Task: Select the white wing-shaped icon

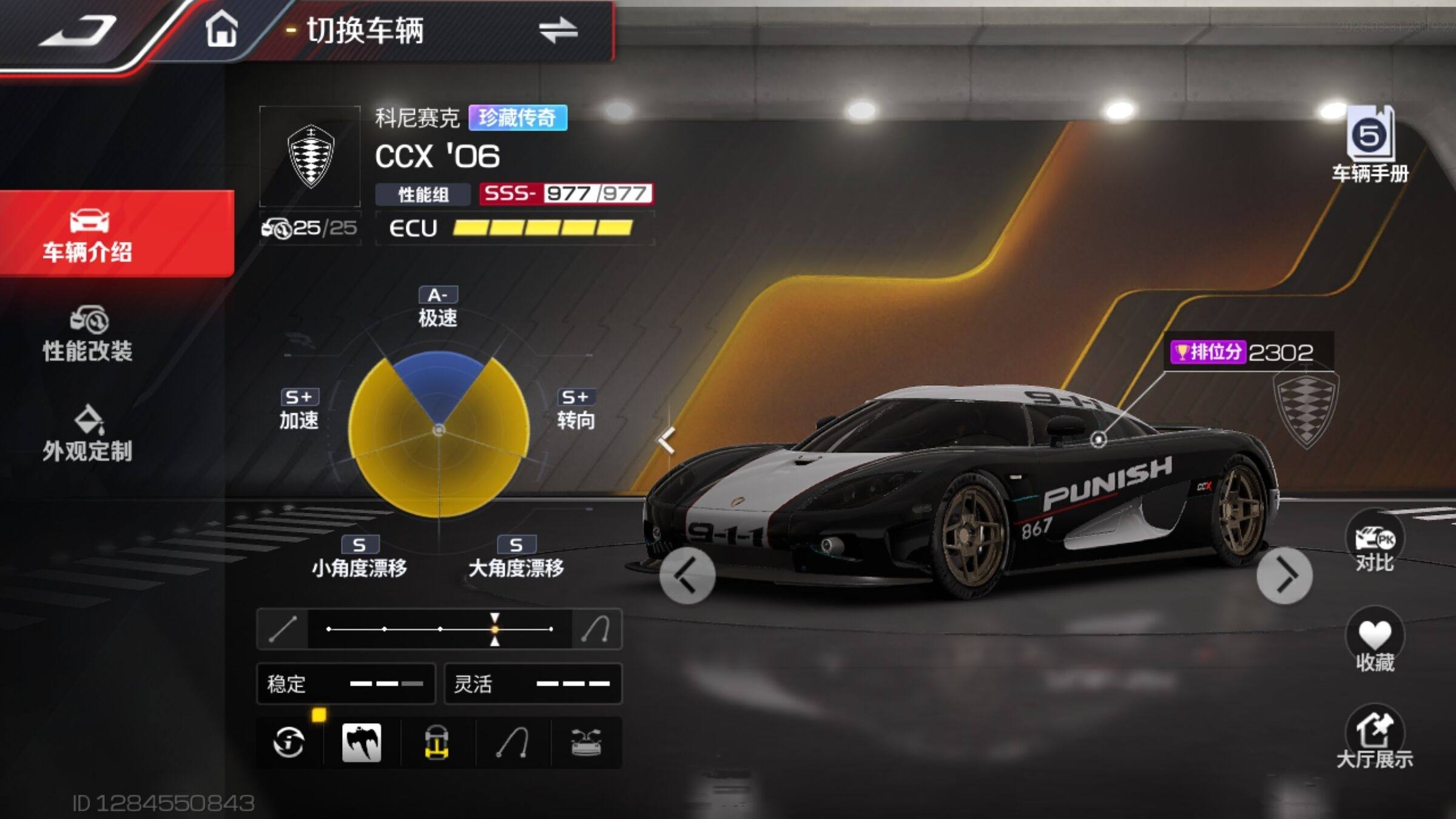Action: pos(362,743)
